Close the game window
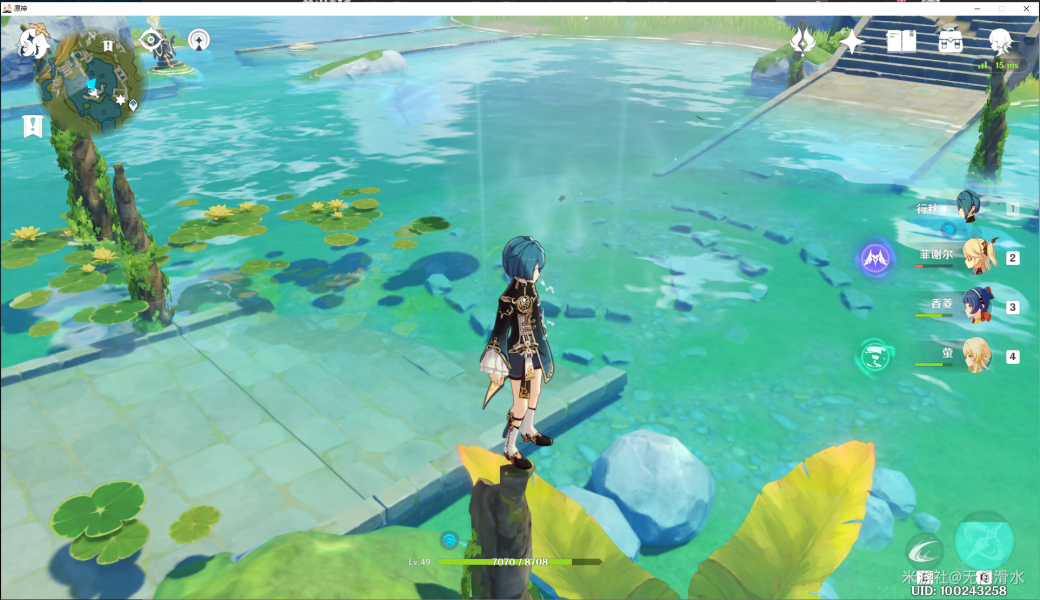The image size is (1040, 600). [1027, 7]
